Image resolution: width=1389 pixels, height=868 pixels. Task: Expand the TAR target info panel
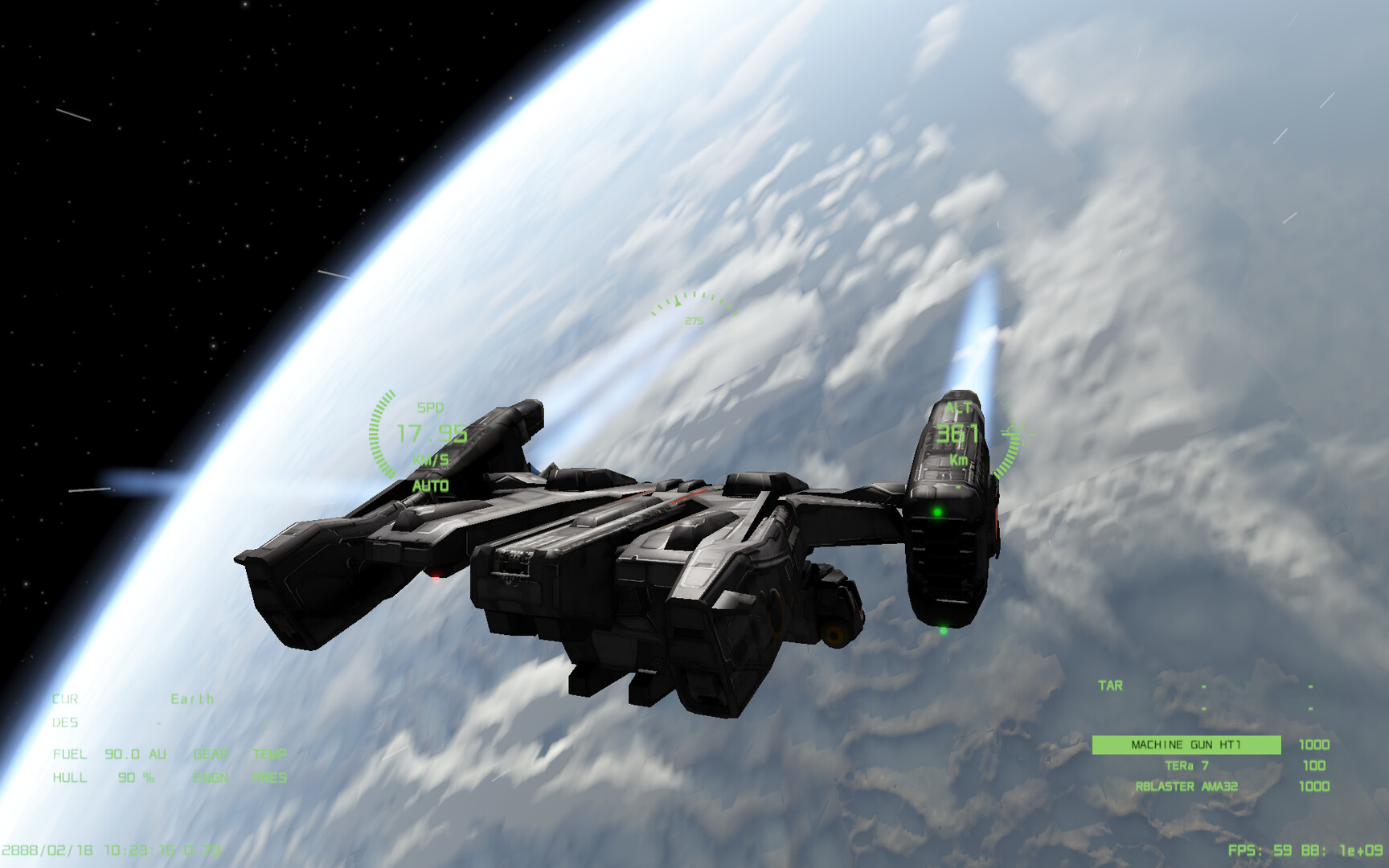point(1109,686)
